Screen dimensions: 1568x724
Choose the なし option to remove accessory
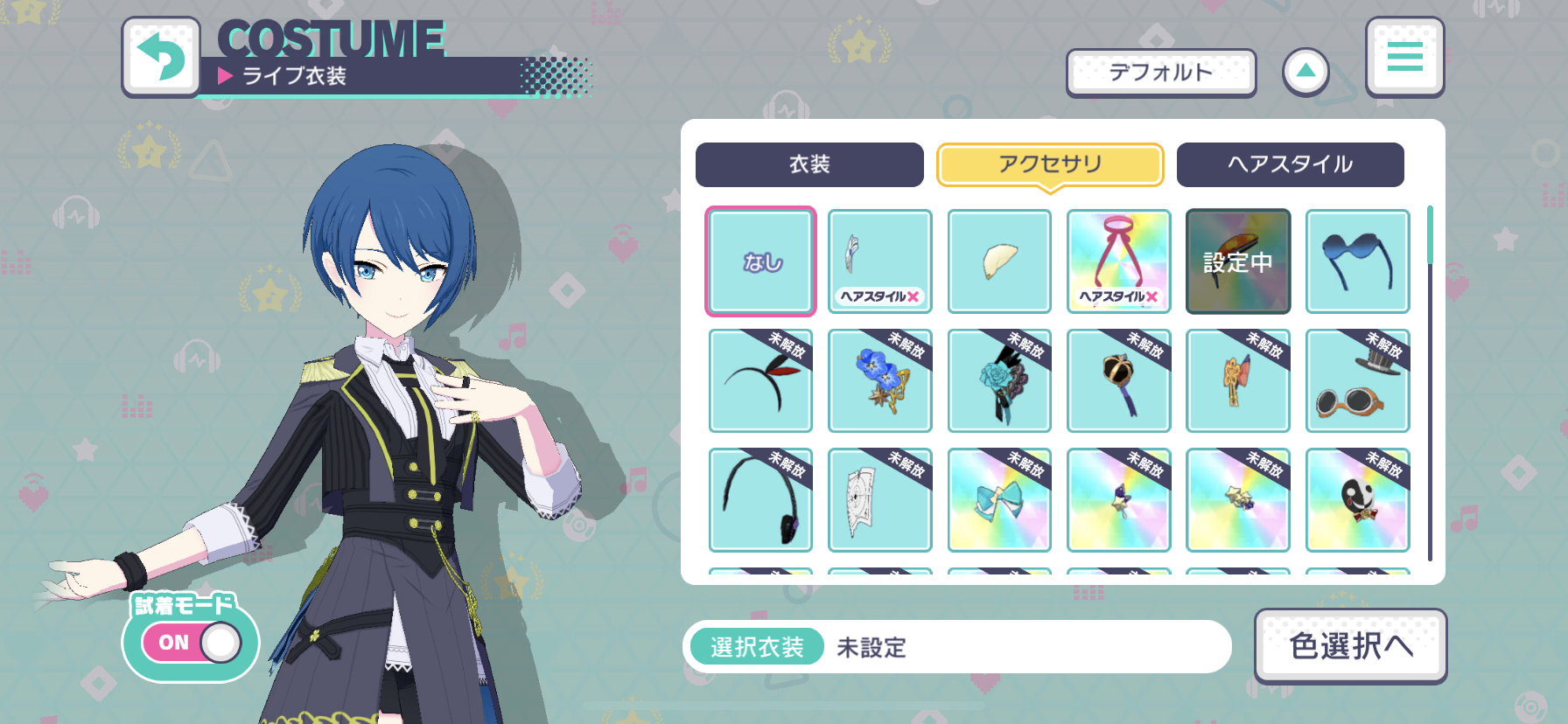point(760,261)
